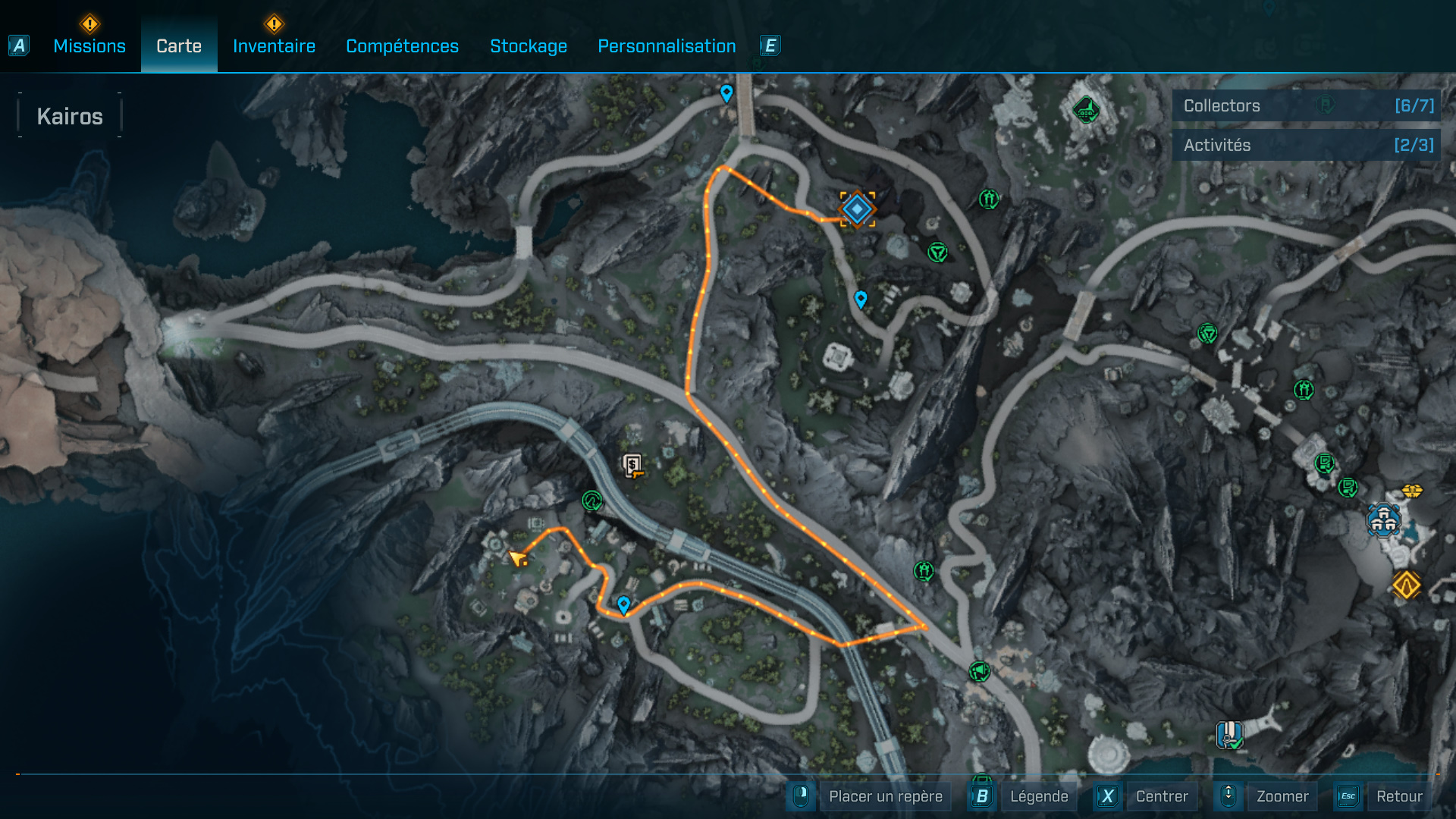Click the Légende button
Image resolution: width=1456 pixels, height=819 pixels.
pyautogui.click(x=1038, y=796)
